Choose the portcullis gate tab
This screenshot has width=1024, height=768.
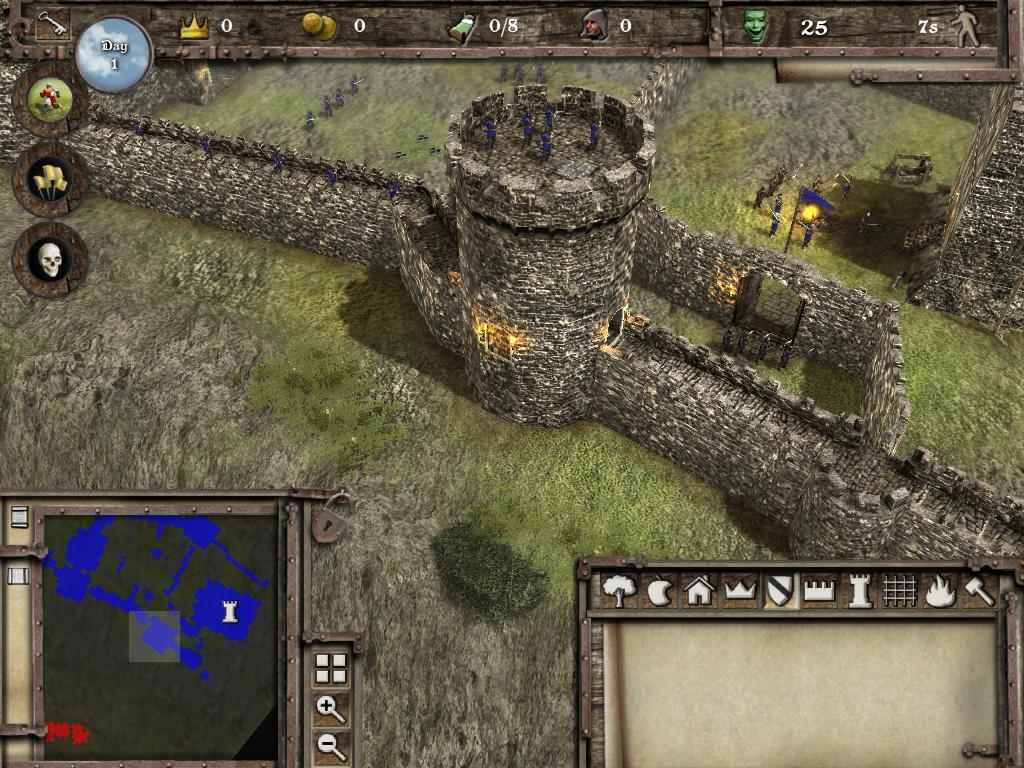pyautogui.click(x=899, y=591)
